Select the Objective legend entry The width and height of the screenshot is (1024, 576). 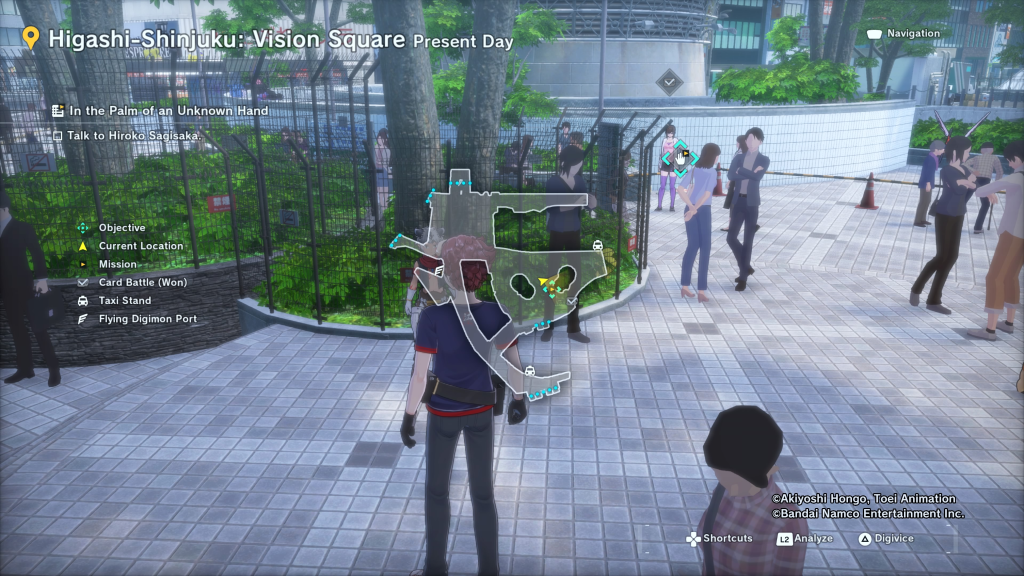click(121, 228)
